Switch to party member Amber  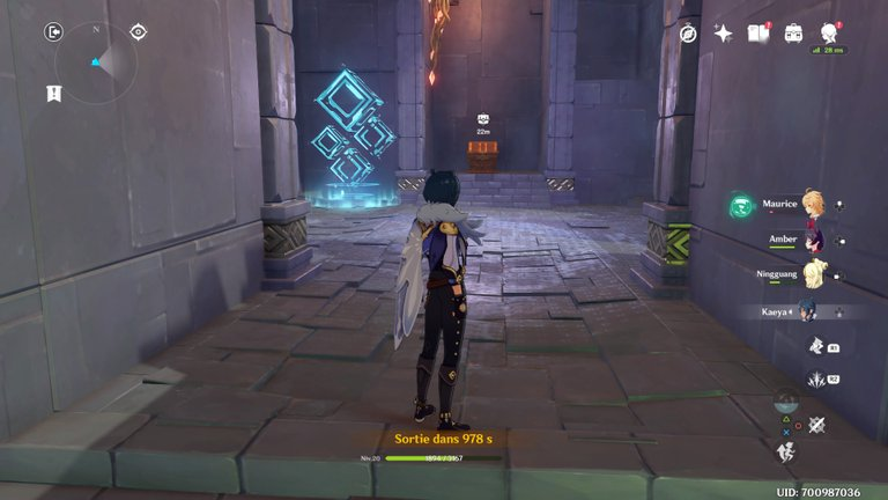click(x=812, y=240)
